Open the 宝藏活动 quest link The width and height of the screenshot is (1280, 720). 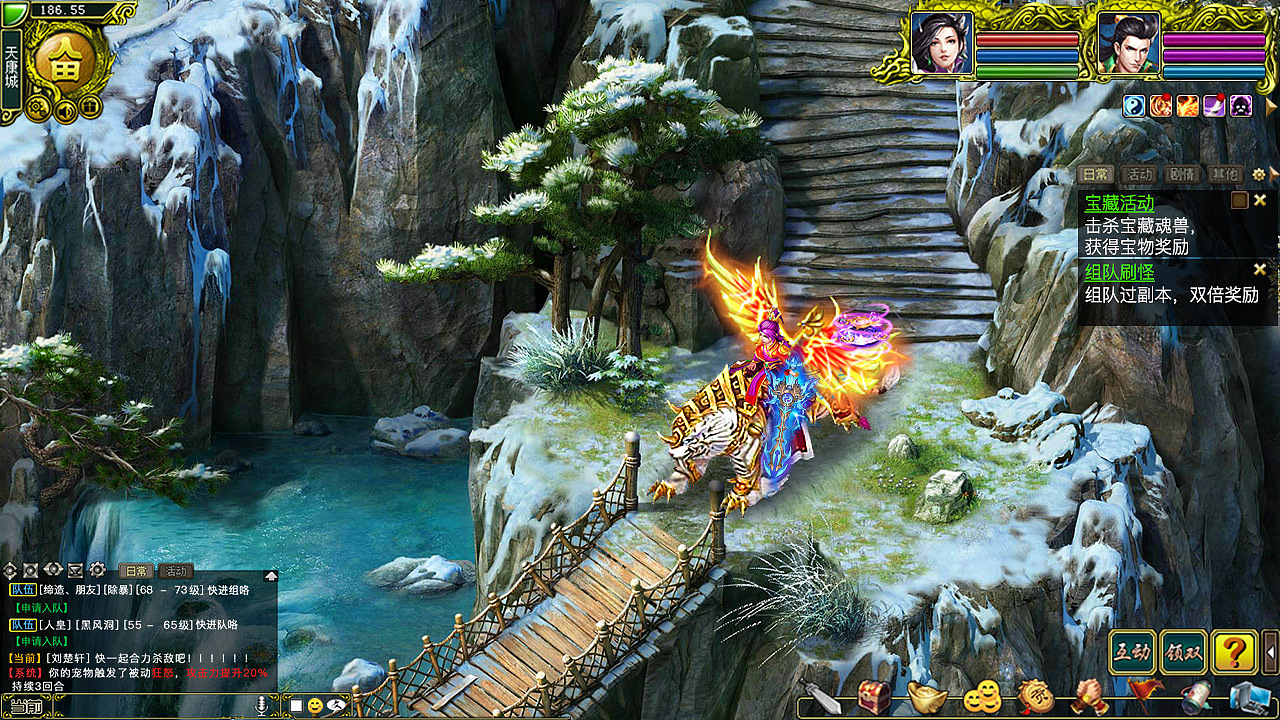(x=1119, y=204)
